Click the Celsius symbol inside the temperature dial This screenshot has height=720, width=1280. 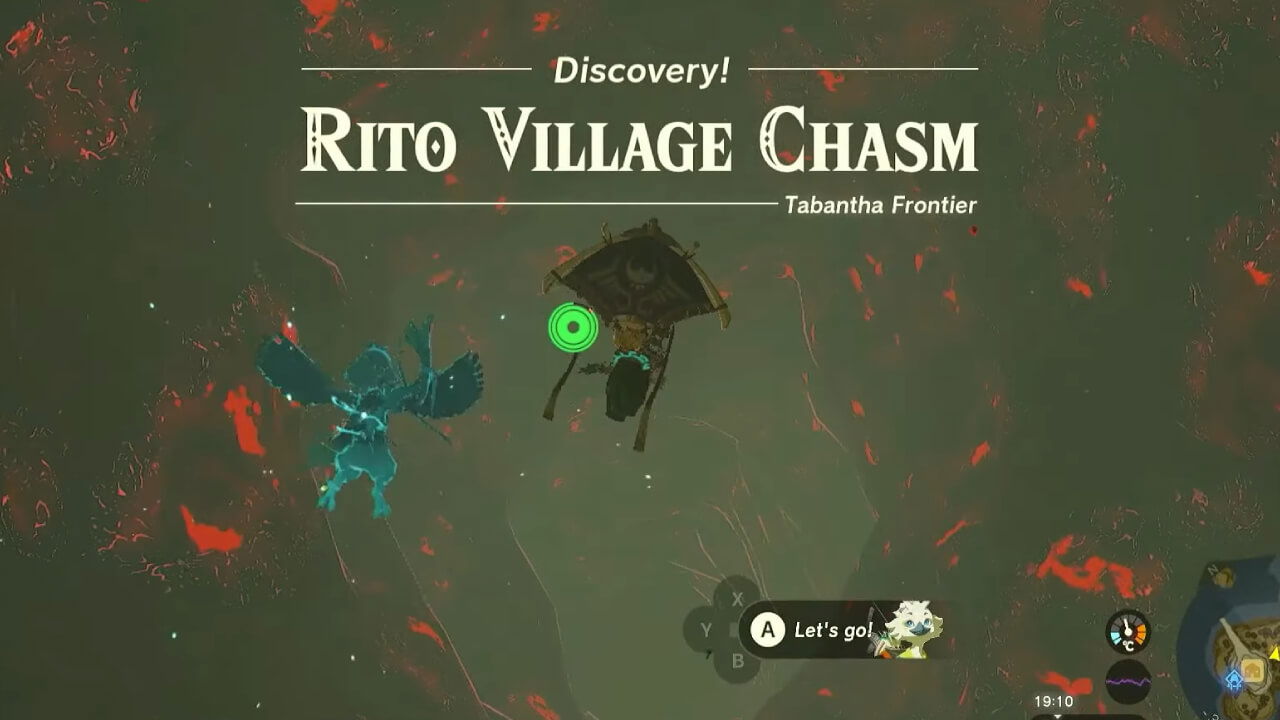coord(1128,644)
